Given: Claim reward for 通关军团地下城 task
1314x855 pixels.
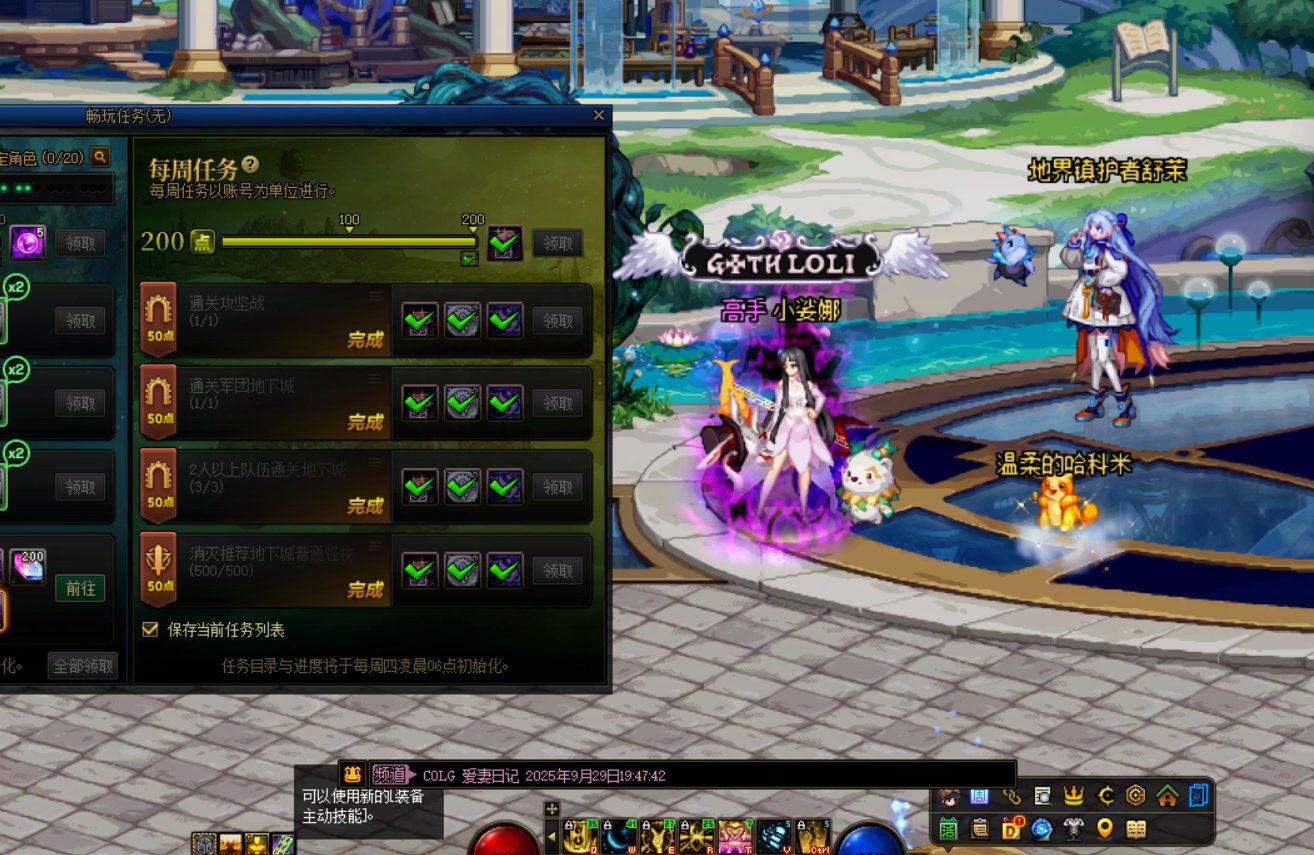Looking at the screenshot, I should click(x=557, y=403).
